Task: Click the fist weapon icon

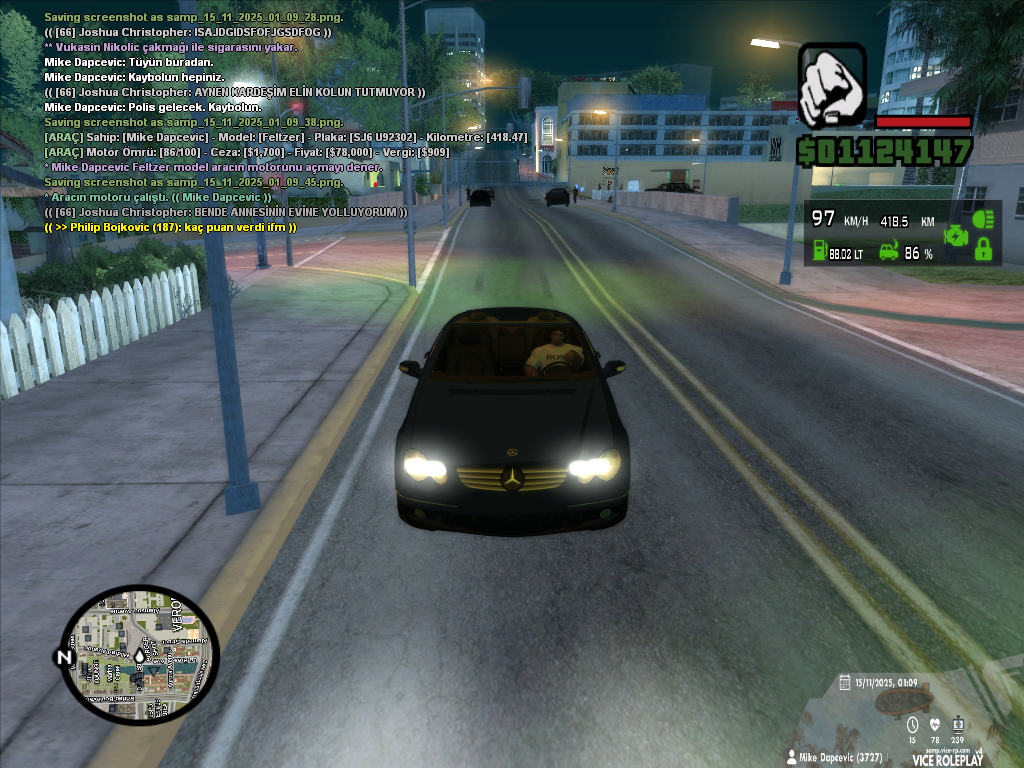Action: [832, 86]
